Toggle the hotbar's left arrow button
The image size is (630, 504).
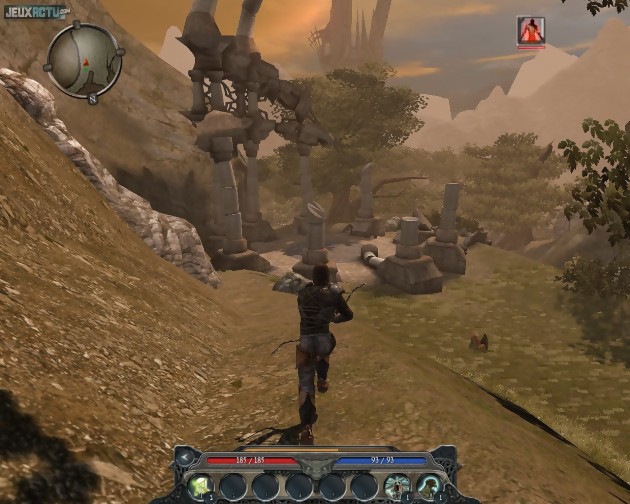(x=186, y=458)
